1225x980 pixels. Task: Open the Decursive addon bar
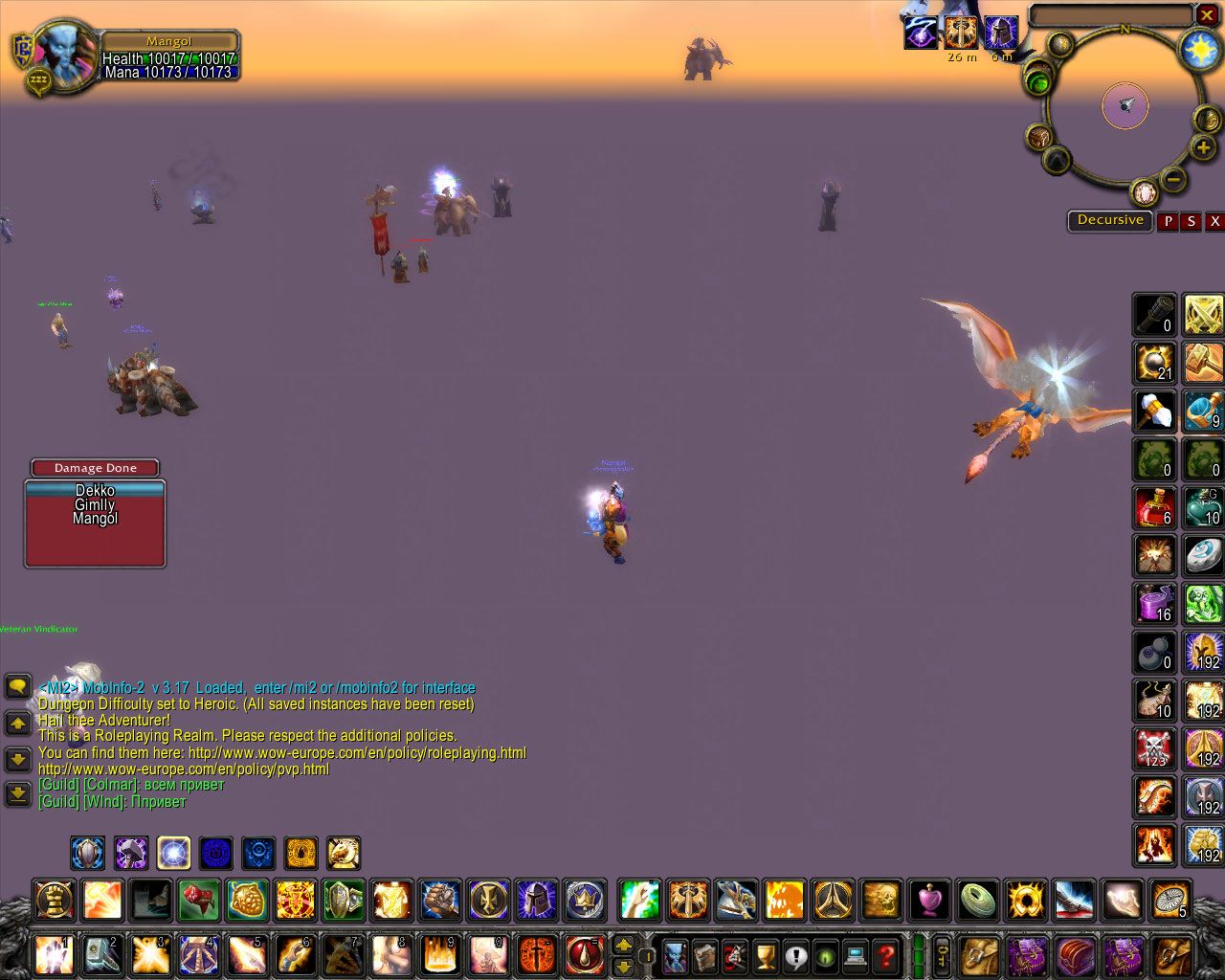coord(1110,220)
